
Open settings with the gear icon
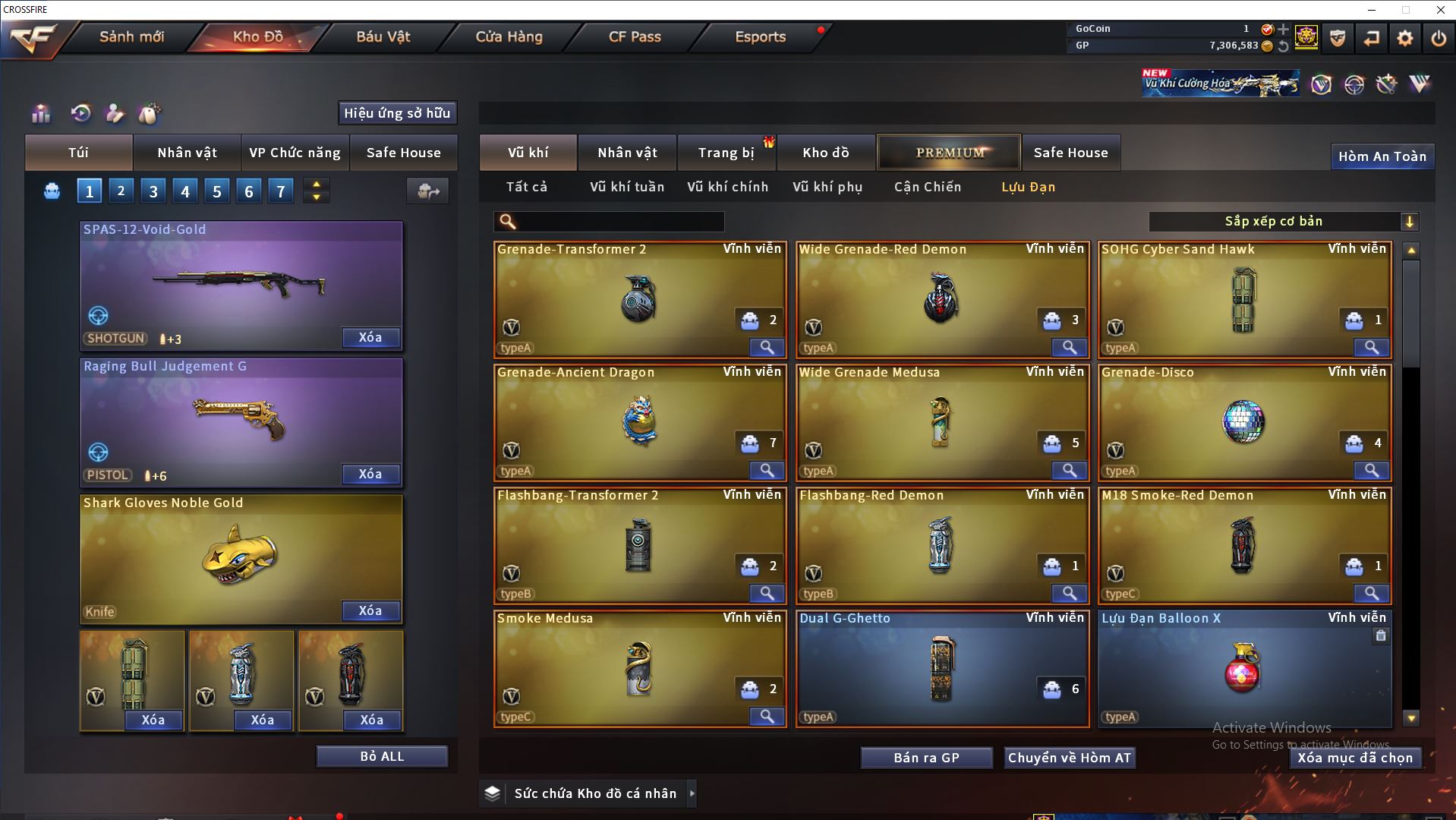pyautogui.click(x=1404, y=38)
